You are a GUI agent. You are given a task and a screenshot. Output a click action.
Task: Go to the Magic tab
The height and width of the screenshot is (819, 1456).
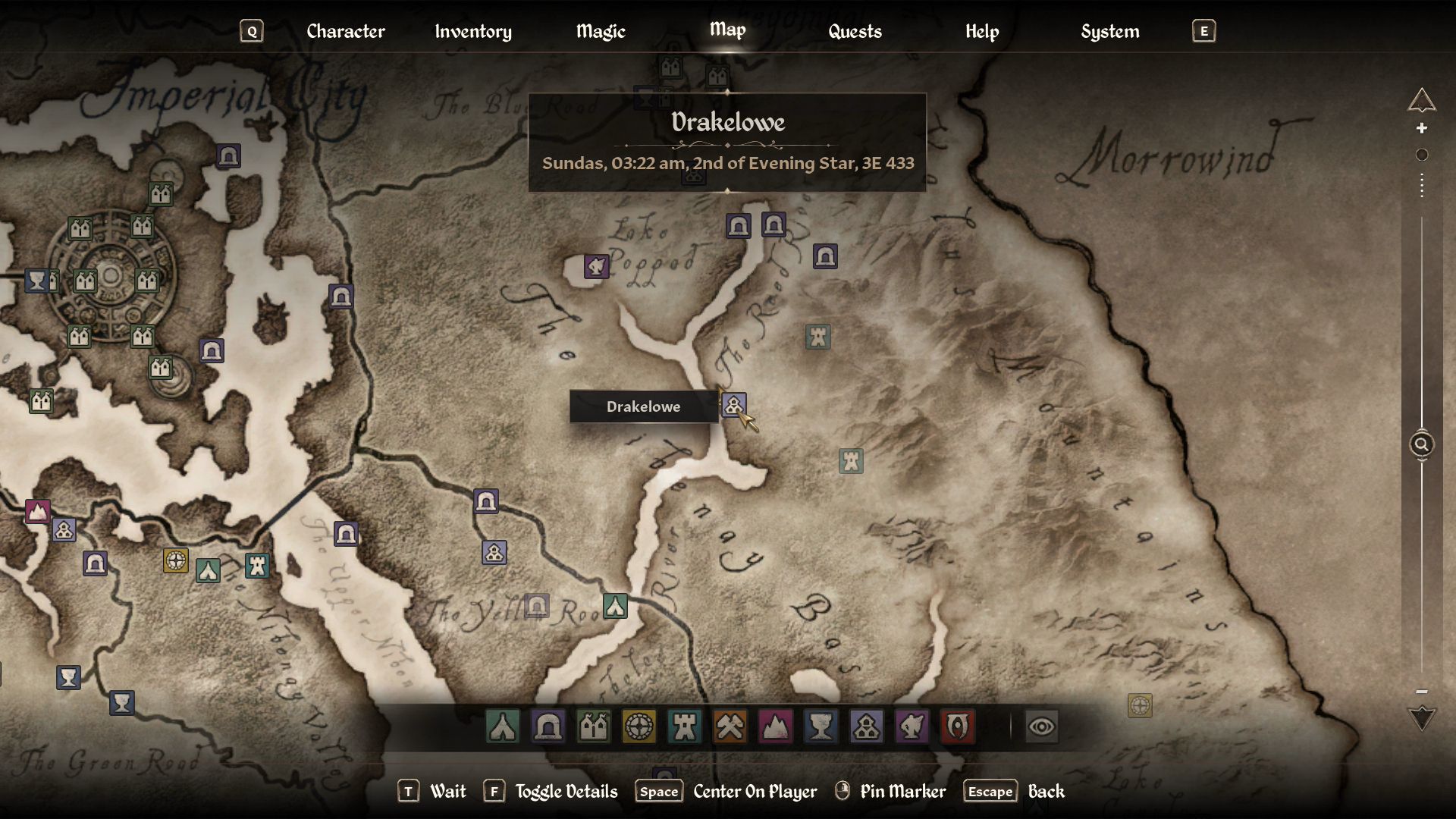tap(601, 31)
